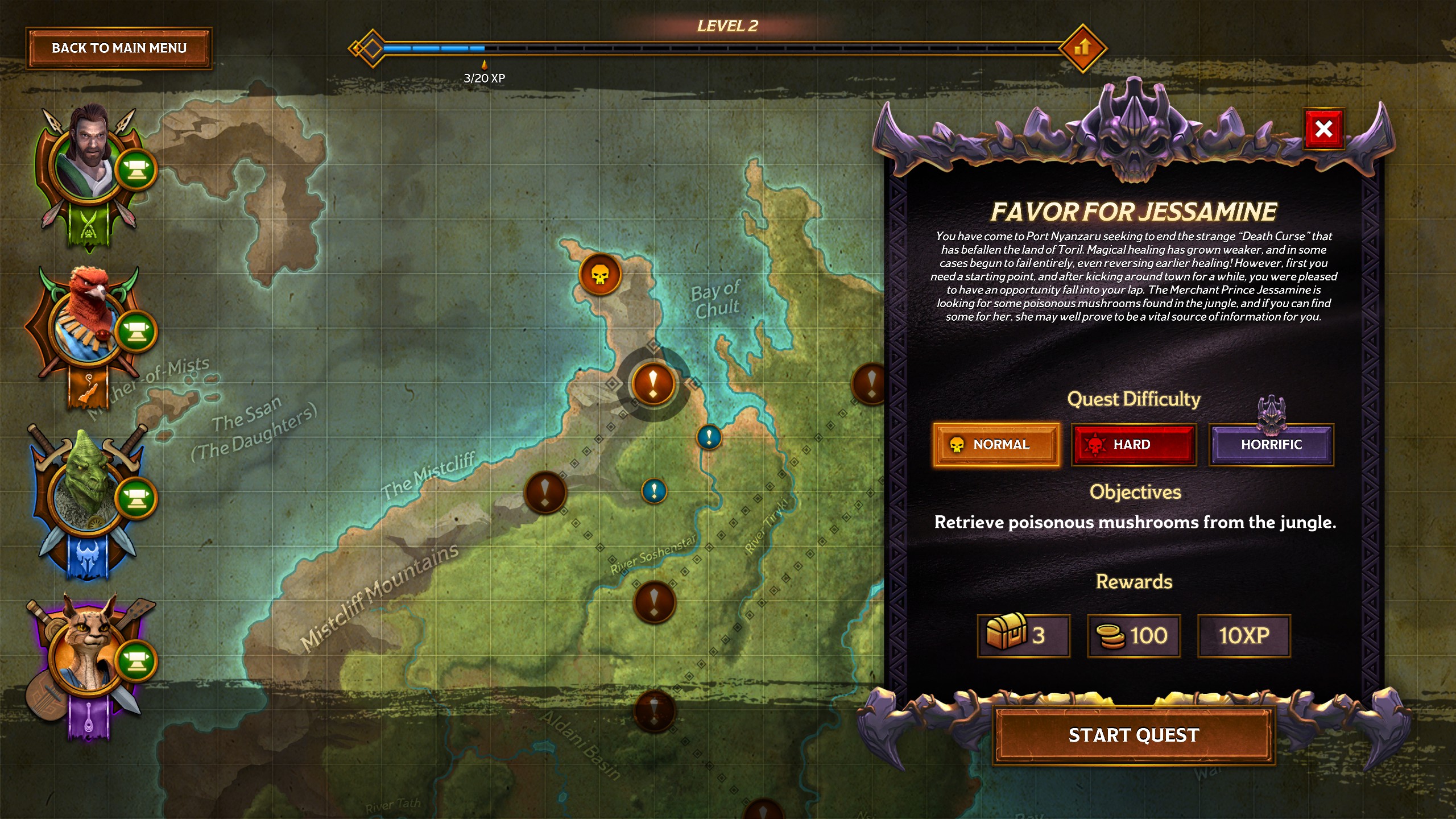Pick Horrific quest difficulty
The width and height of the screenshot is (1456, 819).
coord(1271,445)
